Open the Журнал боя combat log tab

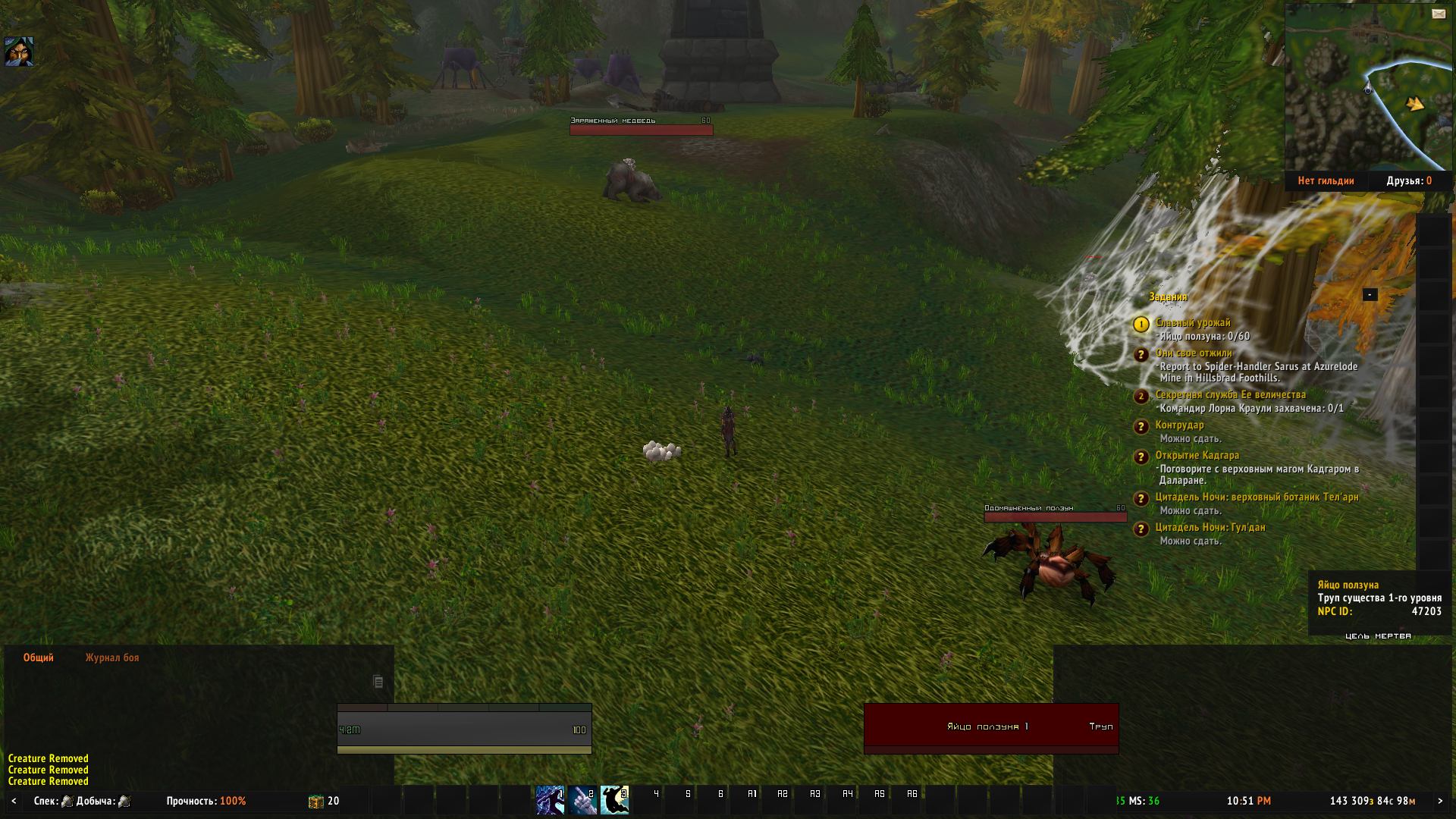(x=112, y=657)
